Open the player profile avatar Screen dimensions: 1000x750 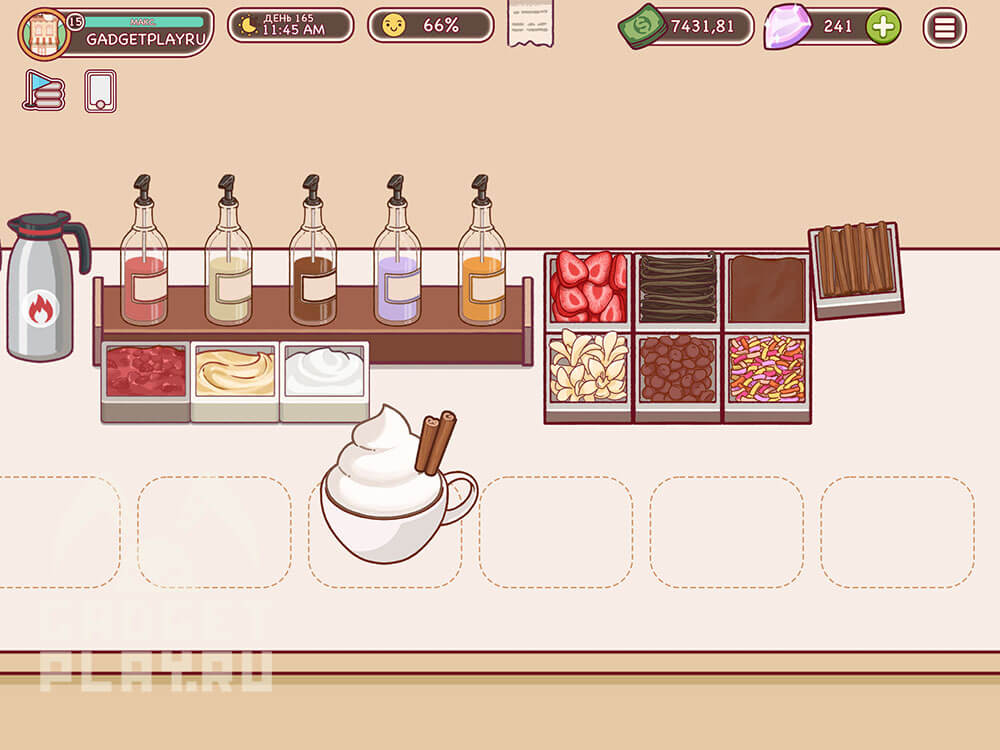(44, 33)
